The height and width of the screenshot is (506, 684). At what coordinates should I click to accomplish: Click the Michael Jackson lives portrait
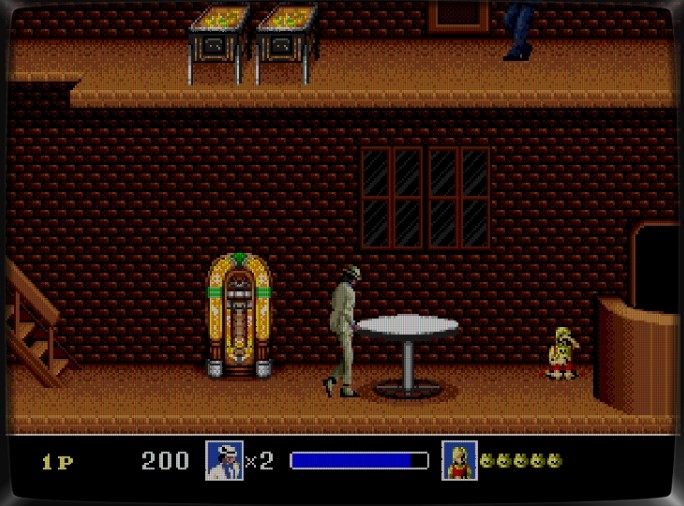point(224,460)
